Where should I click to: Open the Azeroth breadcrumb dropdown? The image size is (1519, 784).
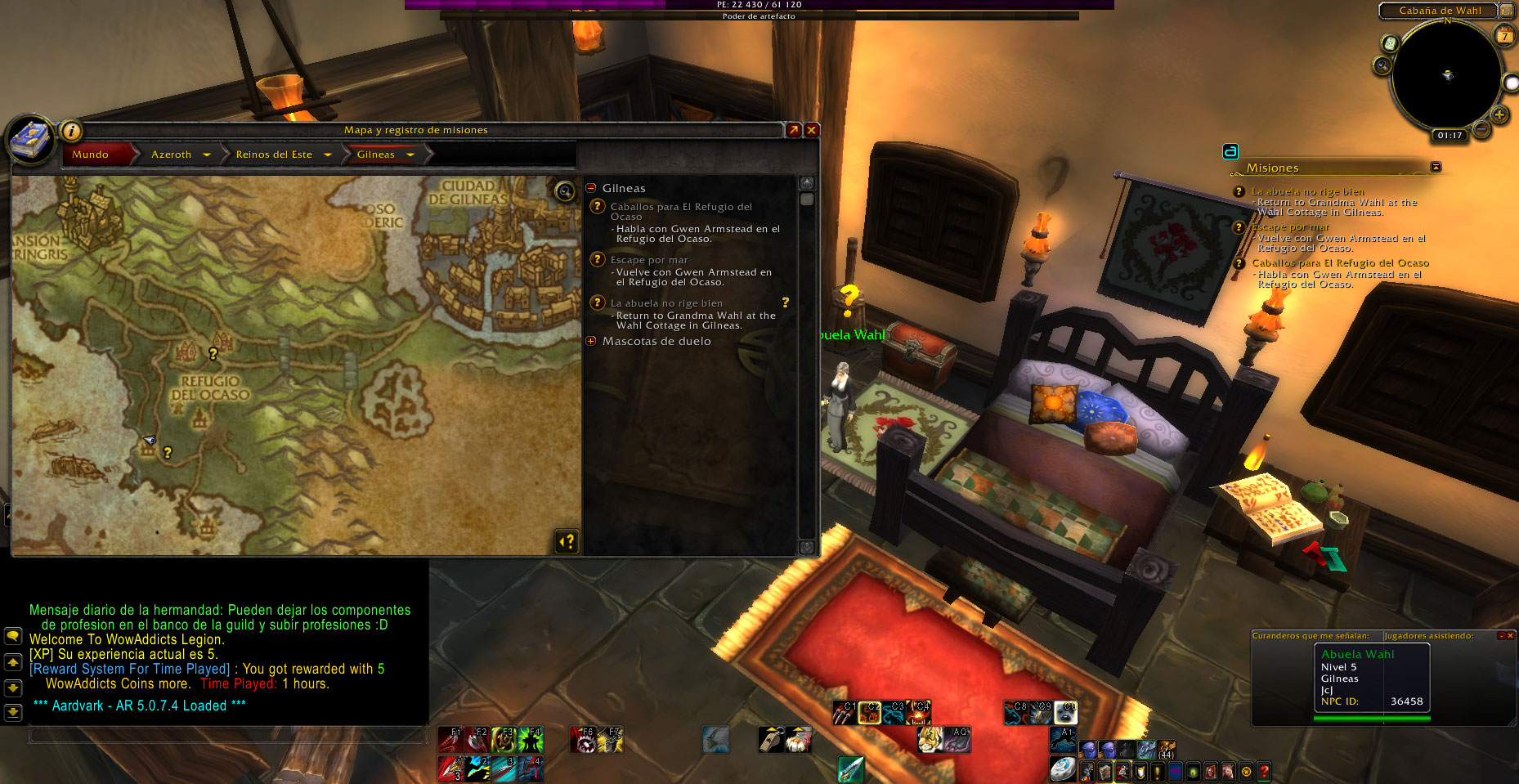[207, 155]
